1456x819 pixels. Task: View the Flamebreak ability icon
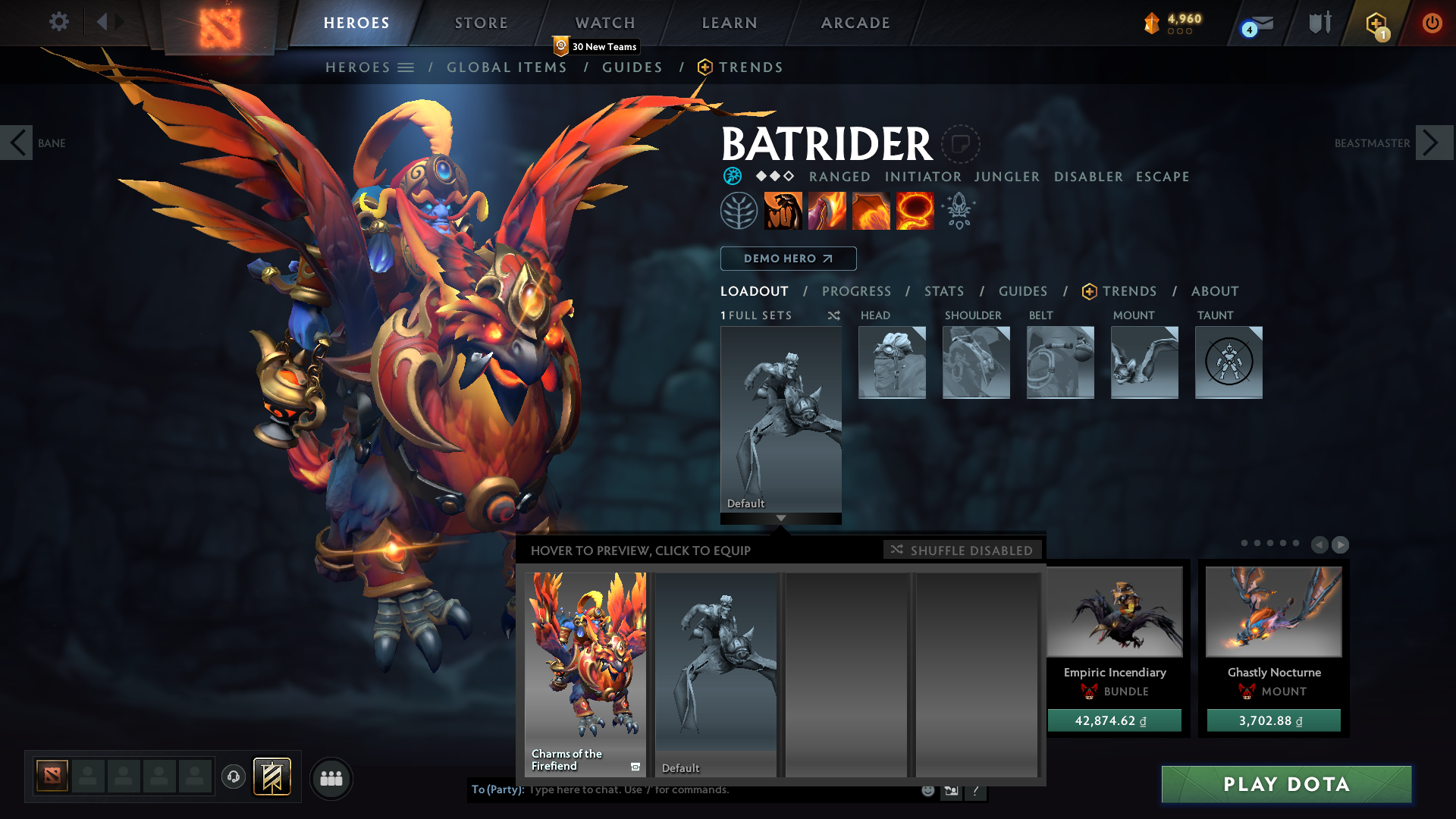pyautogui.click(x=827, y=210)
